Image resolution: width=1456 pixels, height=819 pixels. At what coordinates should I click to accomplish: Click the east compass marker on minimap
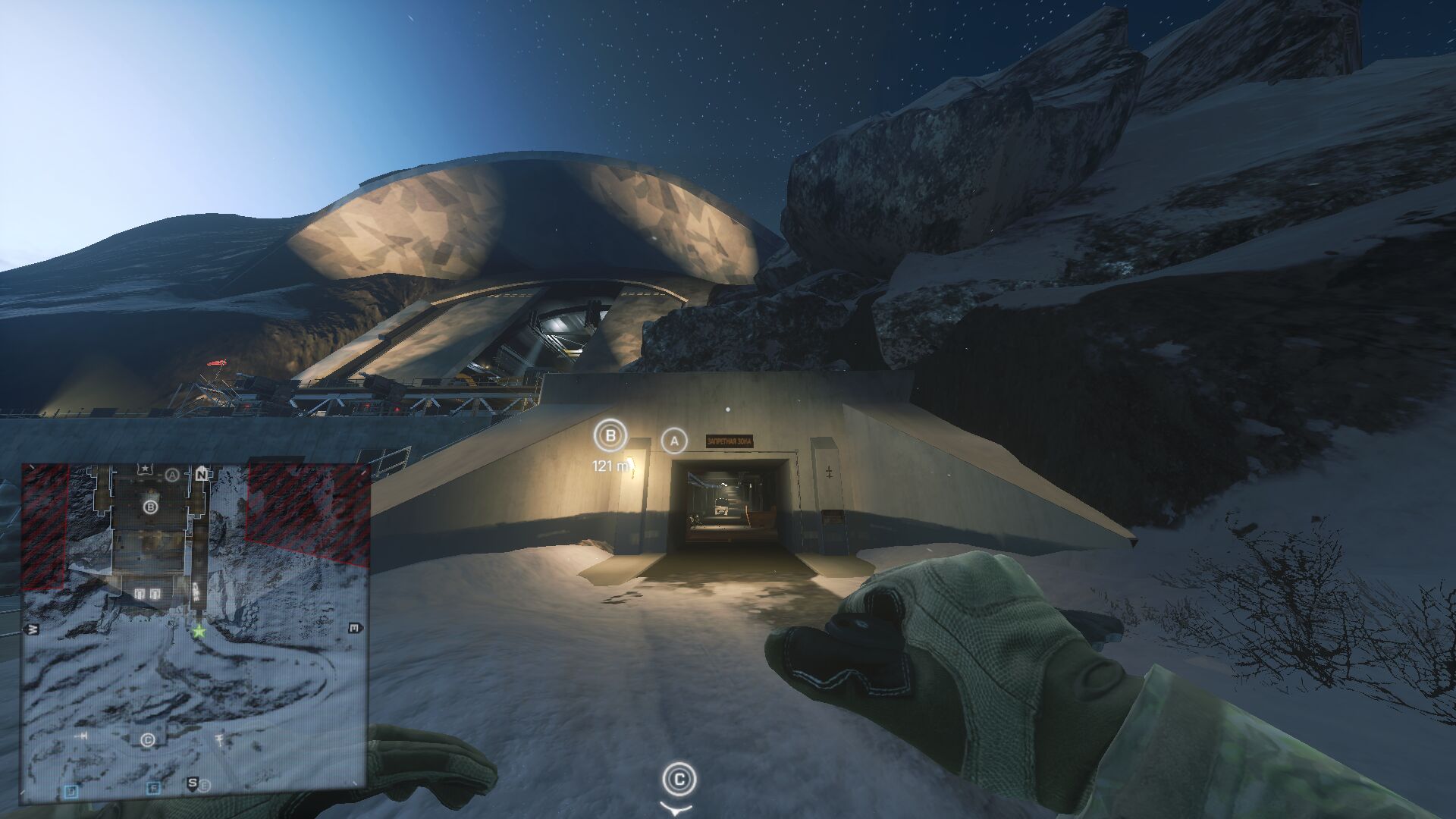coord(354,628)
